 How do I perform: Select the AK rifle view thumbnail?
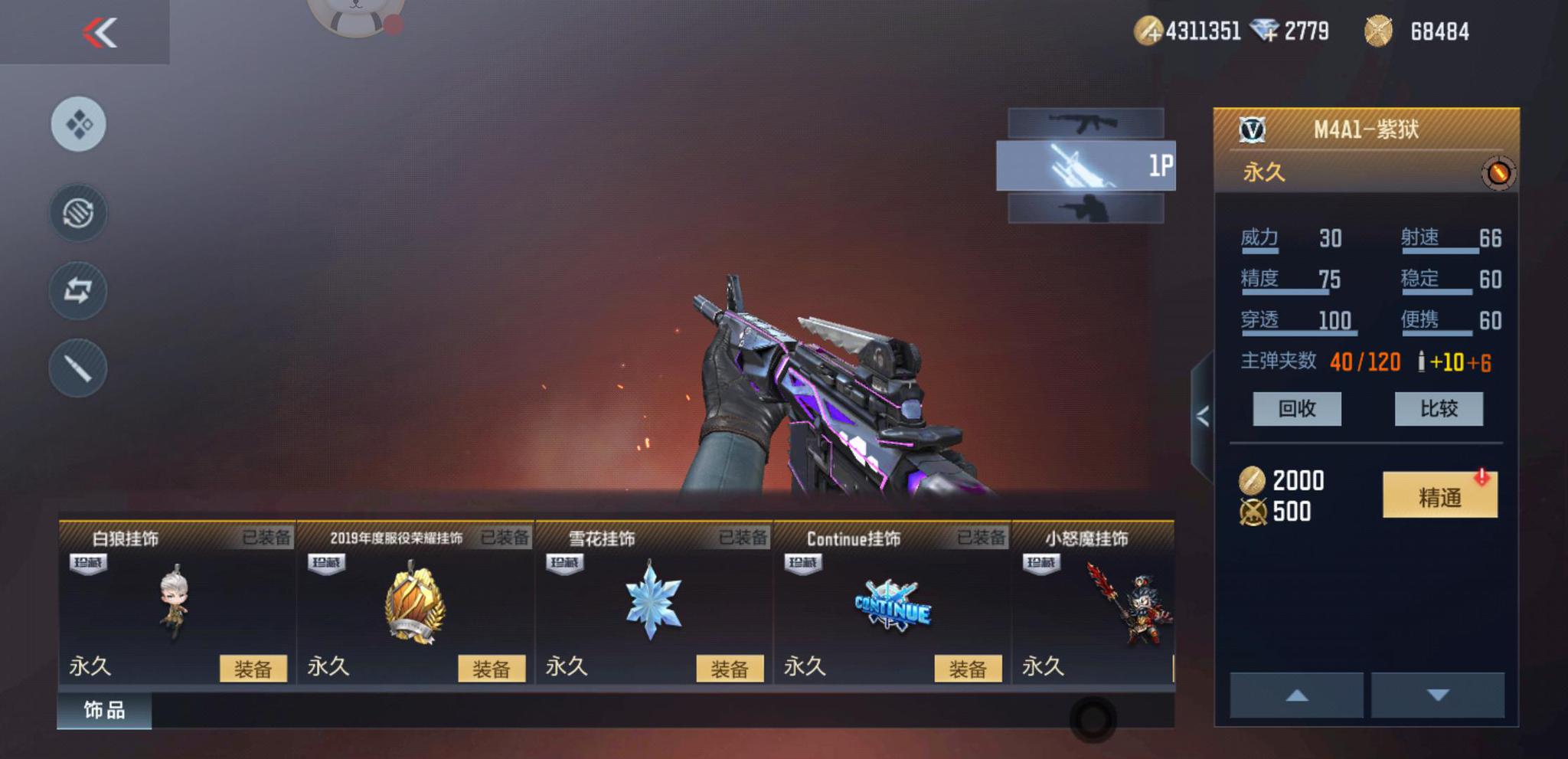point(1085,123)
